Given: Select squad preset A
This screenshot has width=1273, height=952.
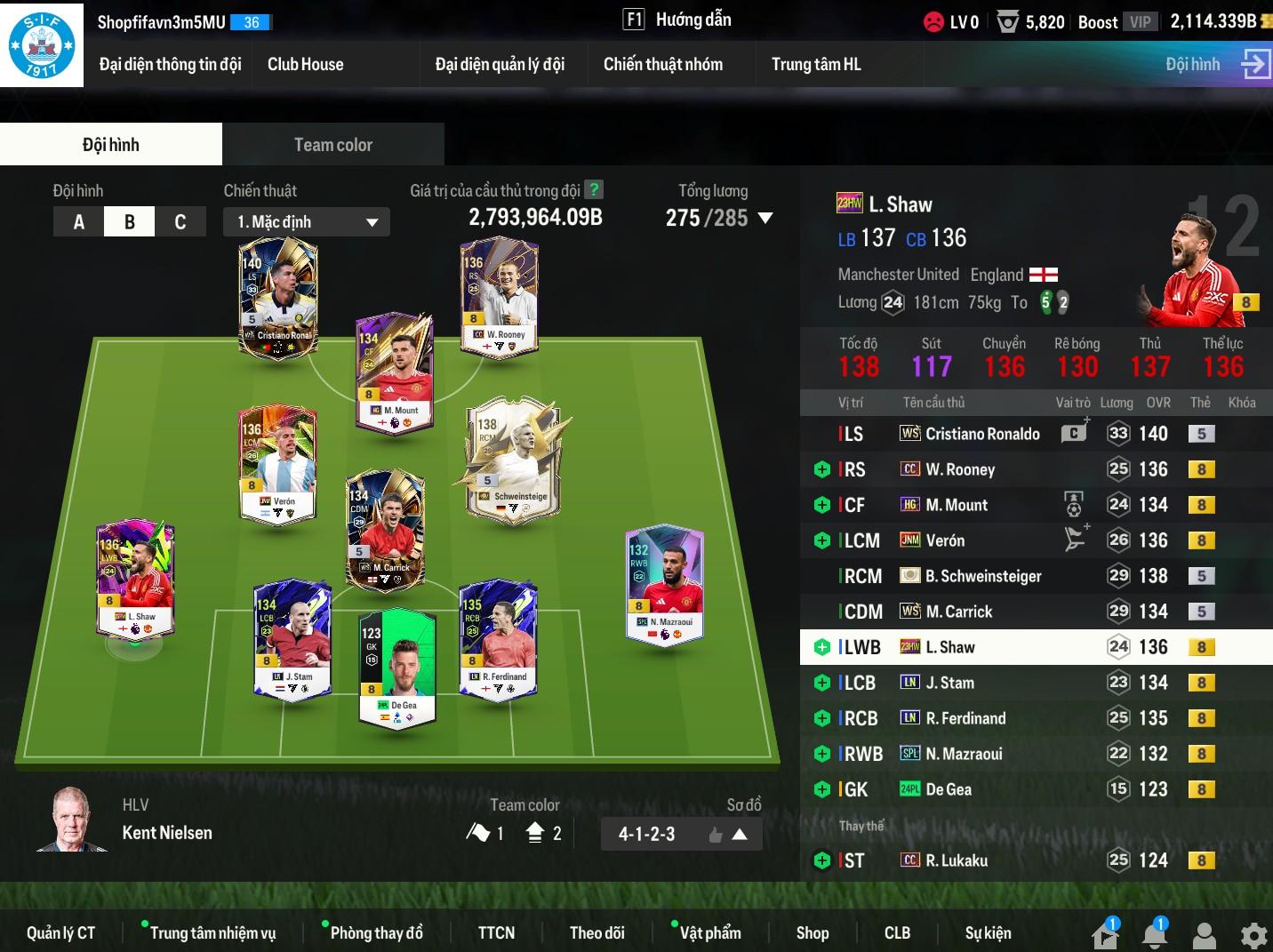Looking at the screenshot, I should pyautogui.click(x=79, y=222).
